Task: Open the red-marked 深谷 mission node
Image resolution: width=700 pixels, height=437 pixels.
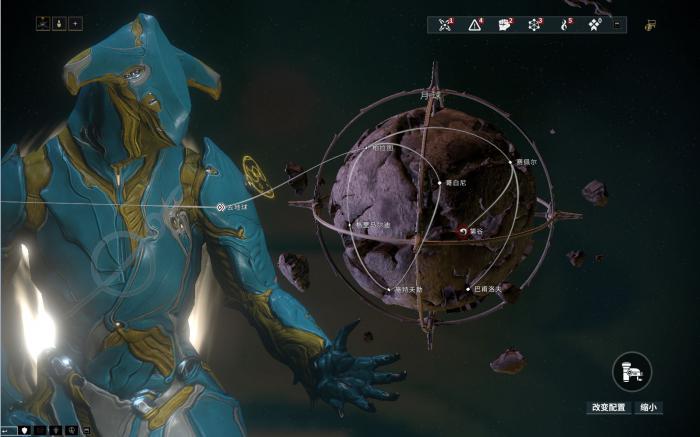Action: click(x=462, y=231)
